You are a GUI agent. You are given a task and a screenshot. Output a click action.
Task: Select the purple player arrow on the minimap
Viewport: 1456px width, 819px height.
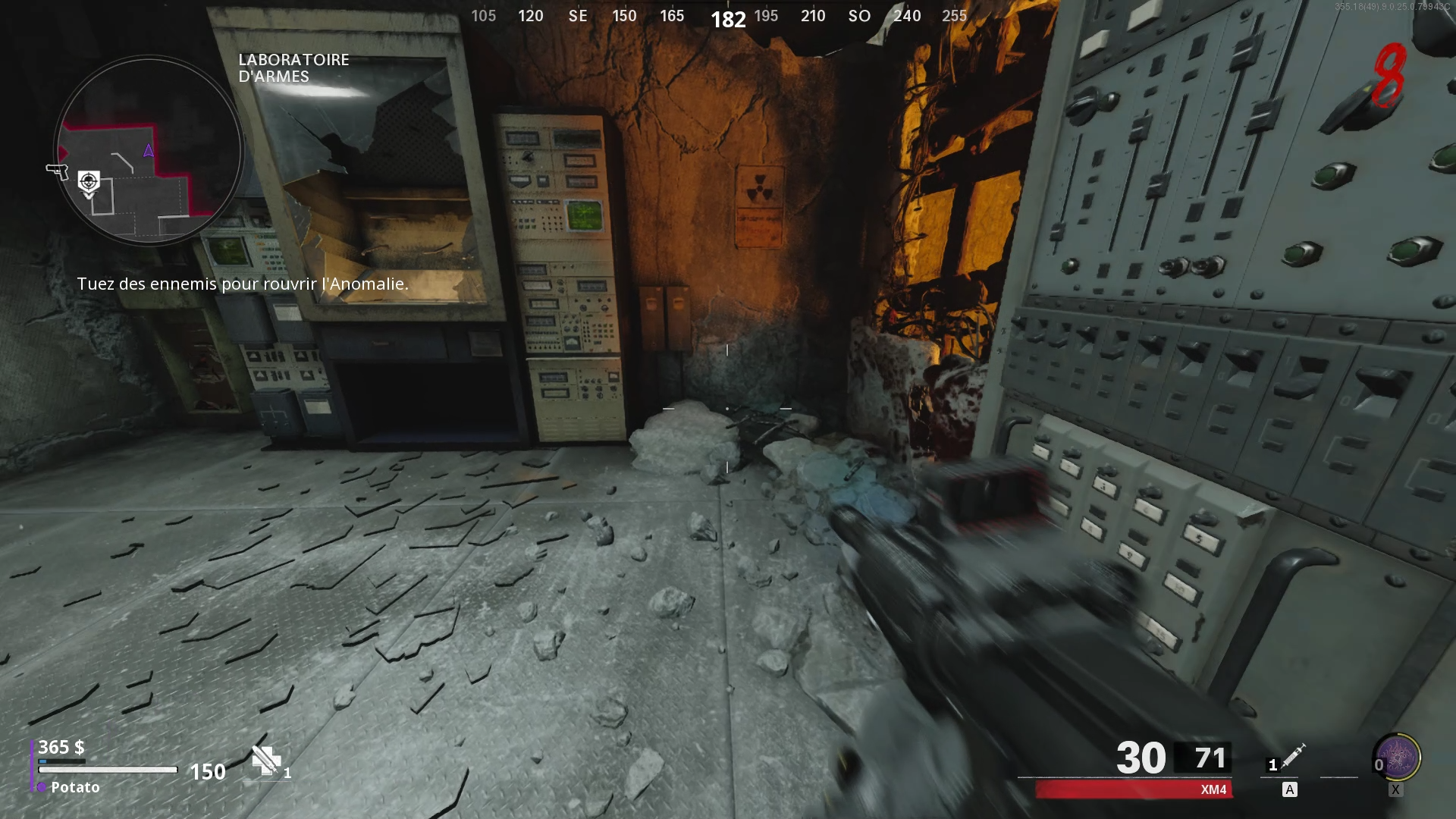(x=147, y=150)
